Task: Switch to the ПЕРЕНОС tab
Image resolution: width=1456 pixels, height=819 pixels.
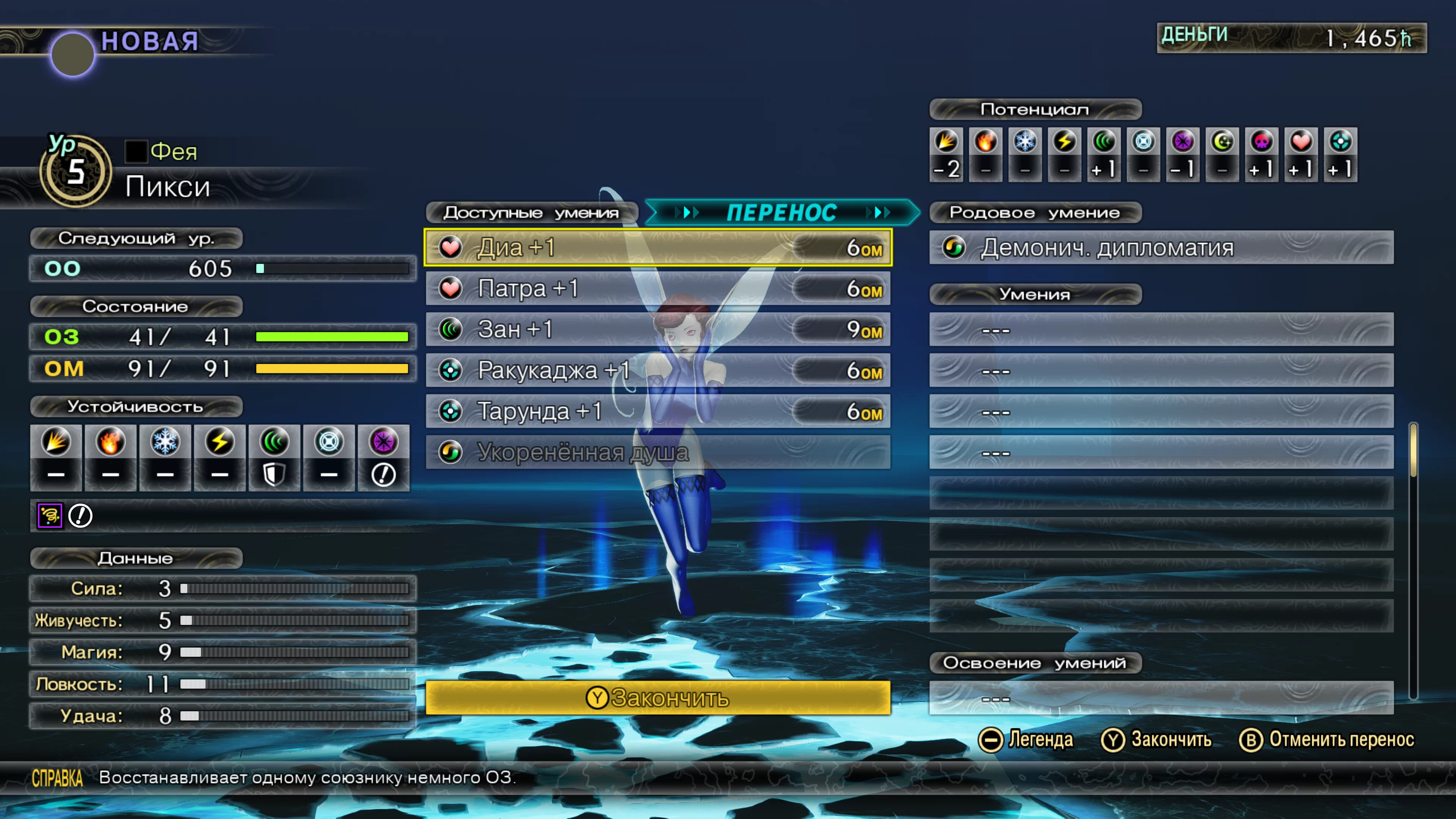Action: [782, 212]
